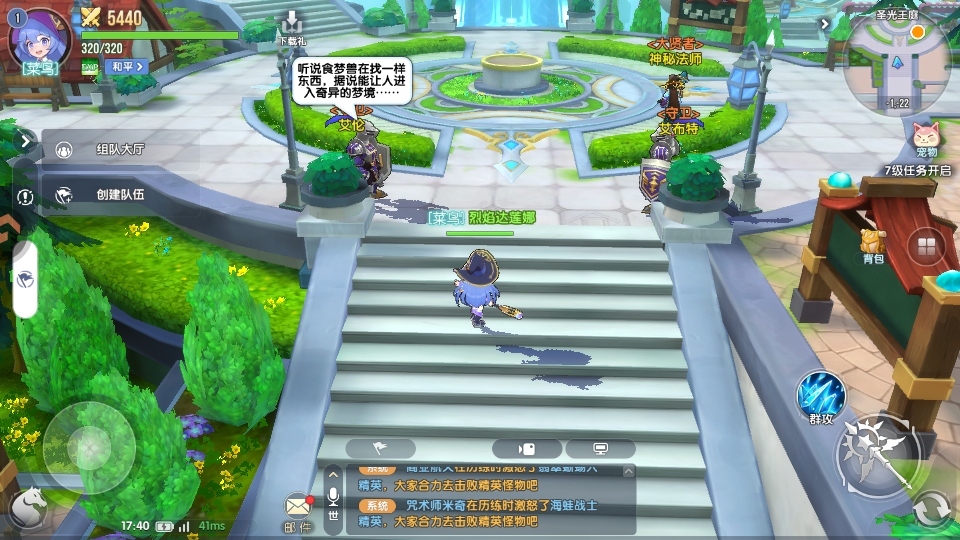Open the 背包 backpack

pos(874,245)
